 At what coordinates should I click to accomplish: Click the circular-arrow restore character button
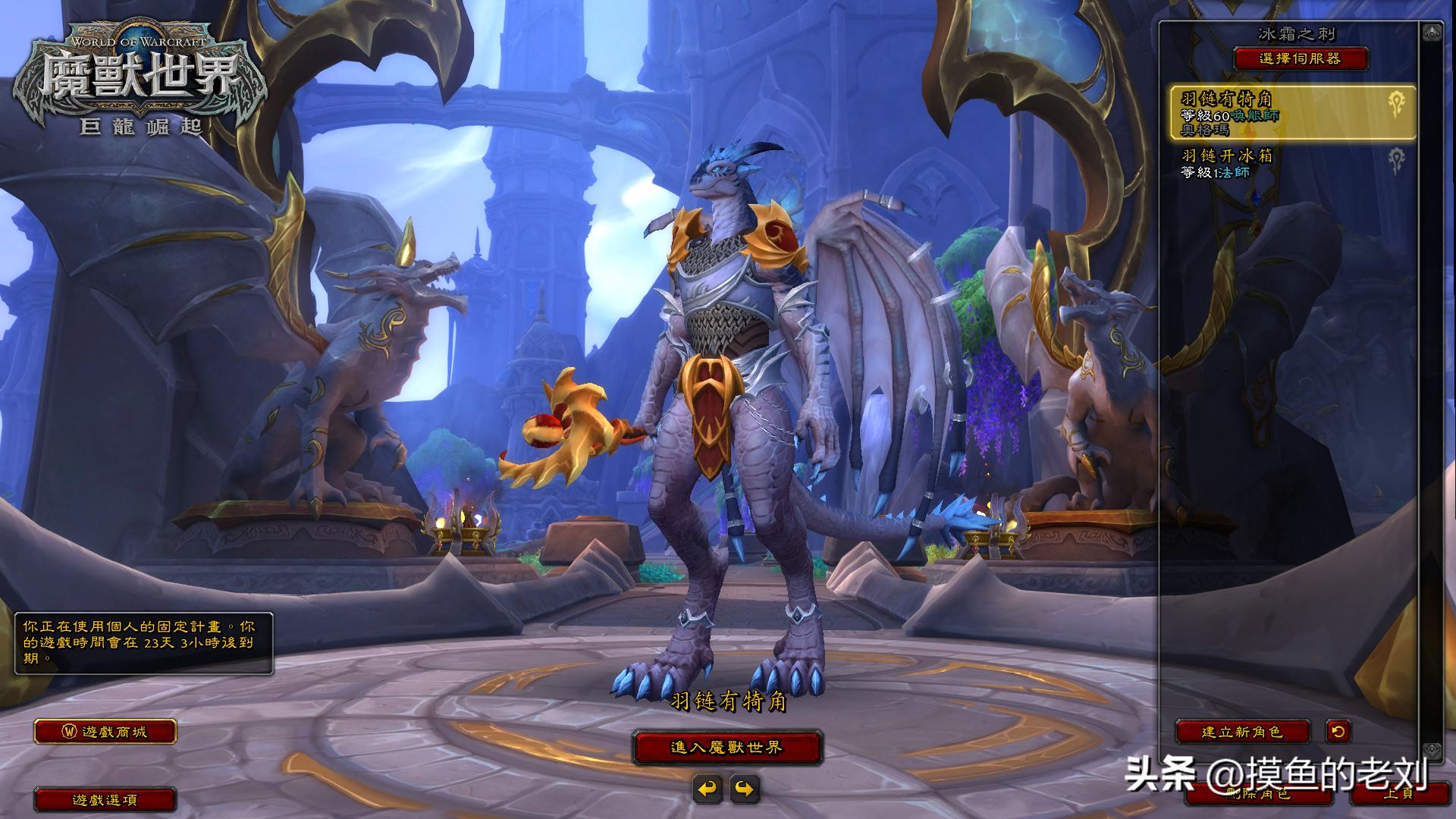click(1338, 732)
